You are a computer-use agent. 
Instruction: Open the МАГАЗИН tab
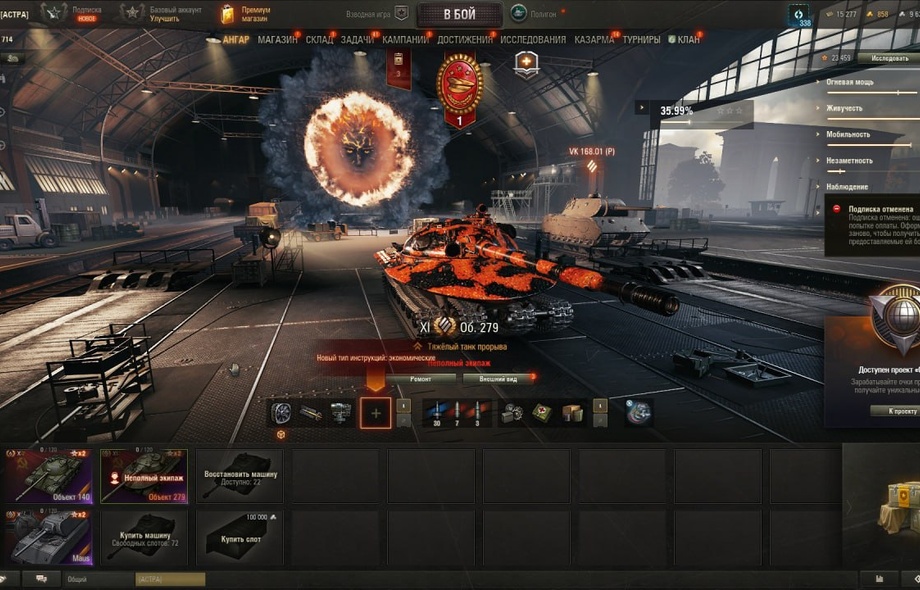277,40
